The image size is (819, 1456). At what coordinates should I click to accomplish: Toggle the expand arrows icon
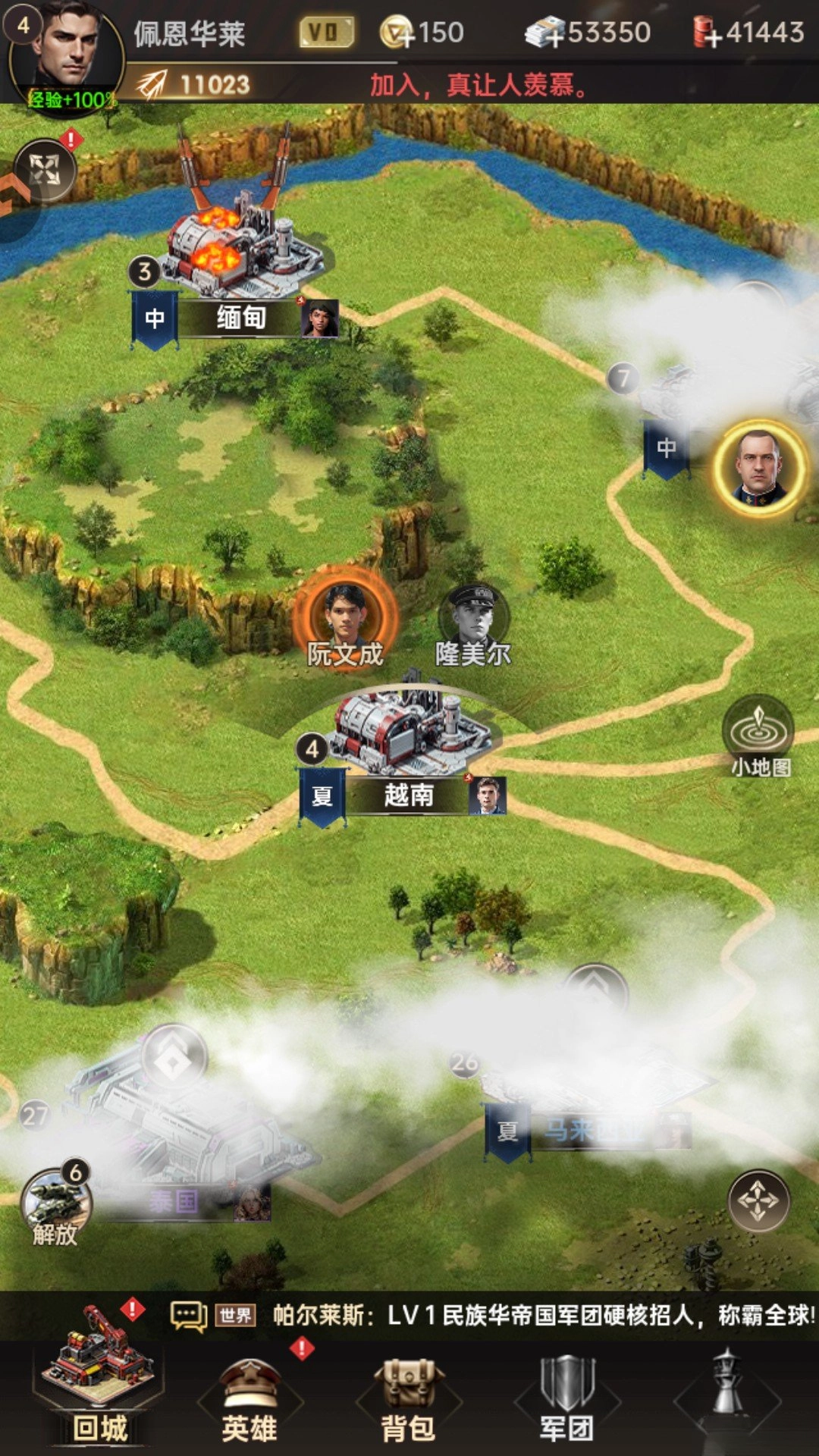coord(44,170)
